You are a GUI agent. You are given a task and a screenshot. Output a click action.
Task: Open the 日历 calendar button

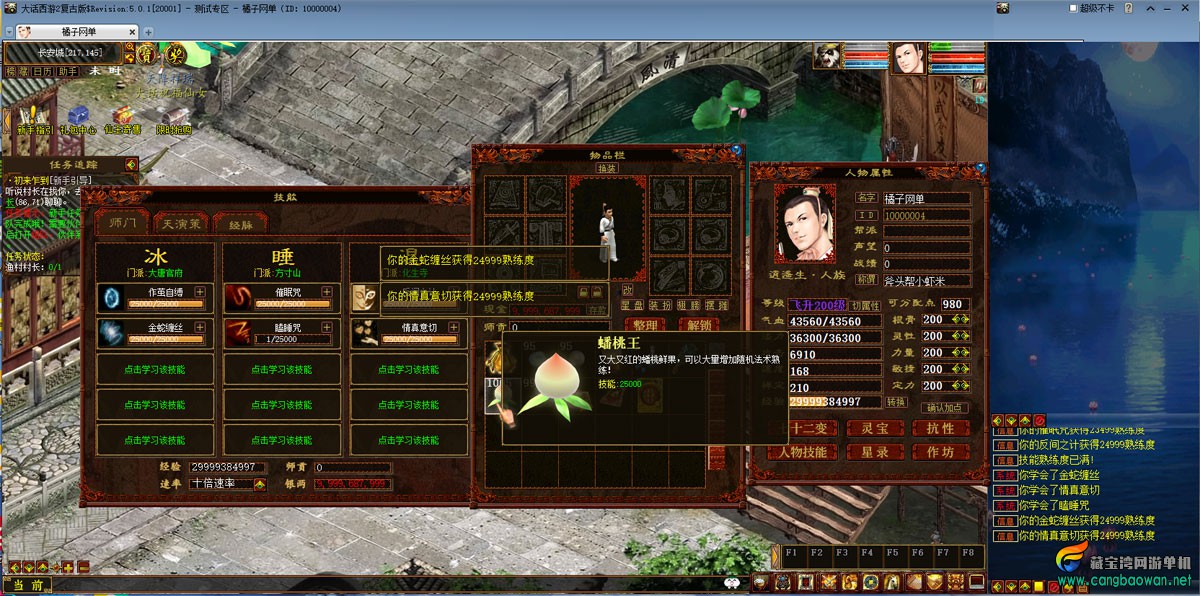pyautogui.click(x=41, y=72)
